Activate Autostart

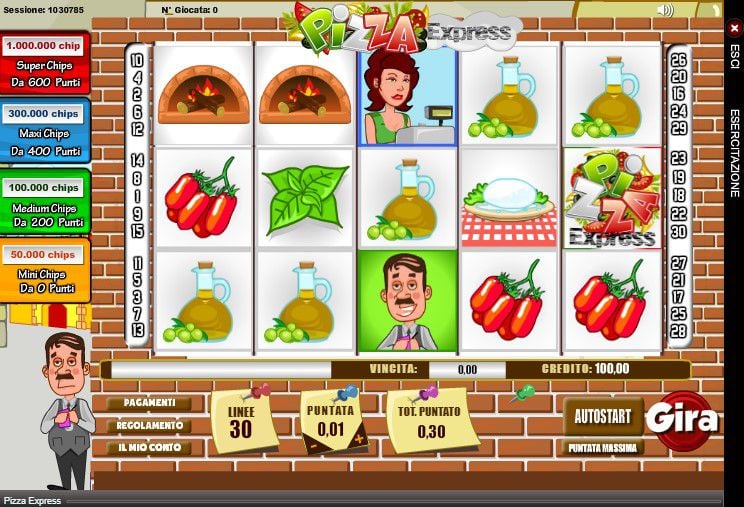[603, 413]
